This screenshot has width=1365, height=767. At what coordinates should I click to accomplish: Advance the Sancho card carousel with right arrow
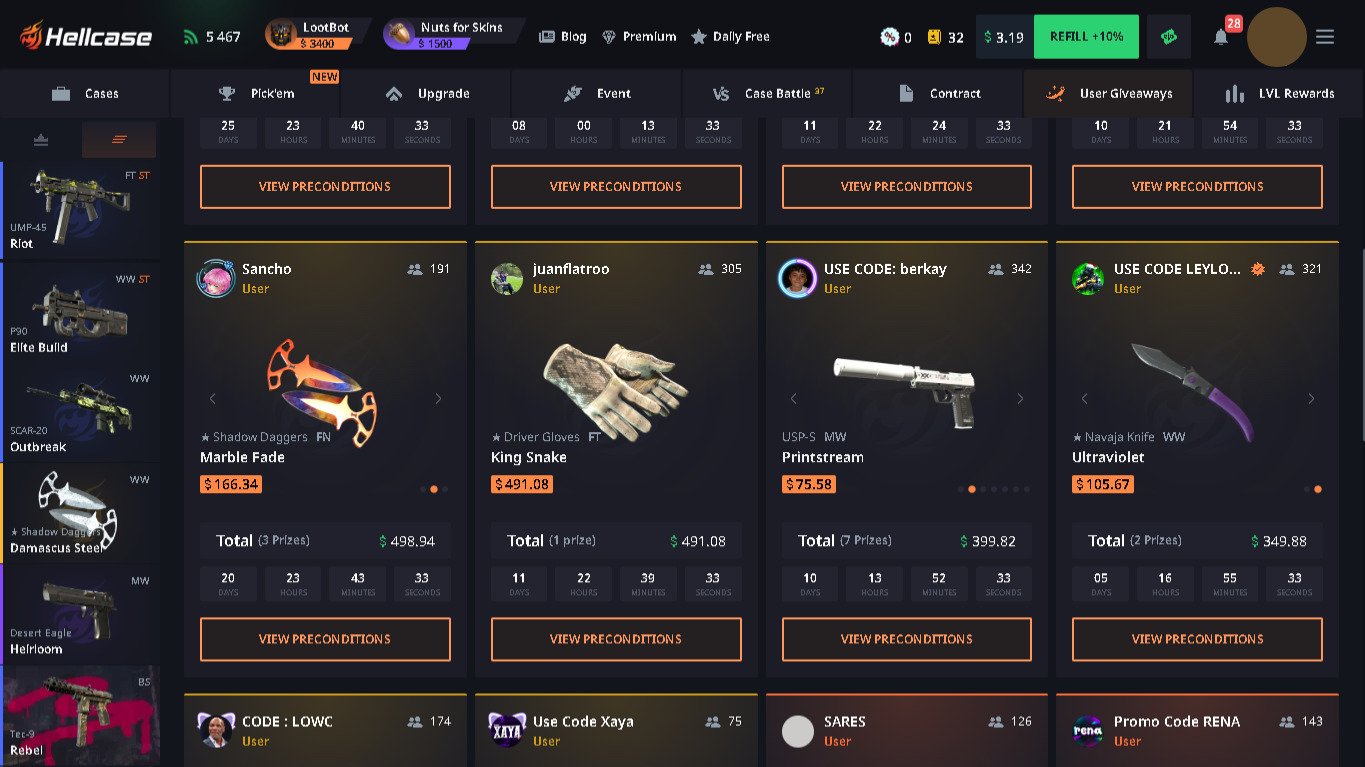[x=438, y=398]
